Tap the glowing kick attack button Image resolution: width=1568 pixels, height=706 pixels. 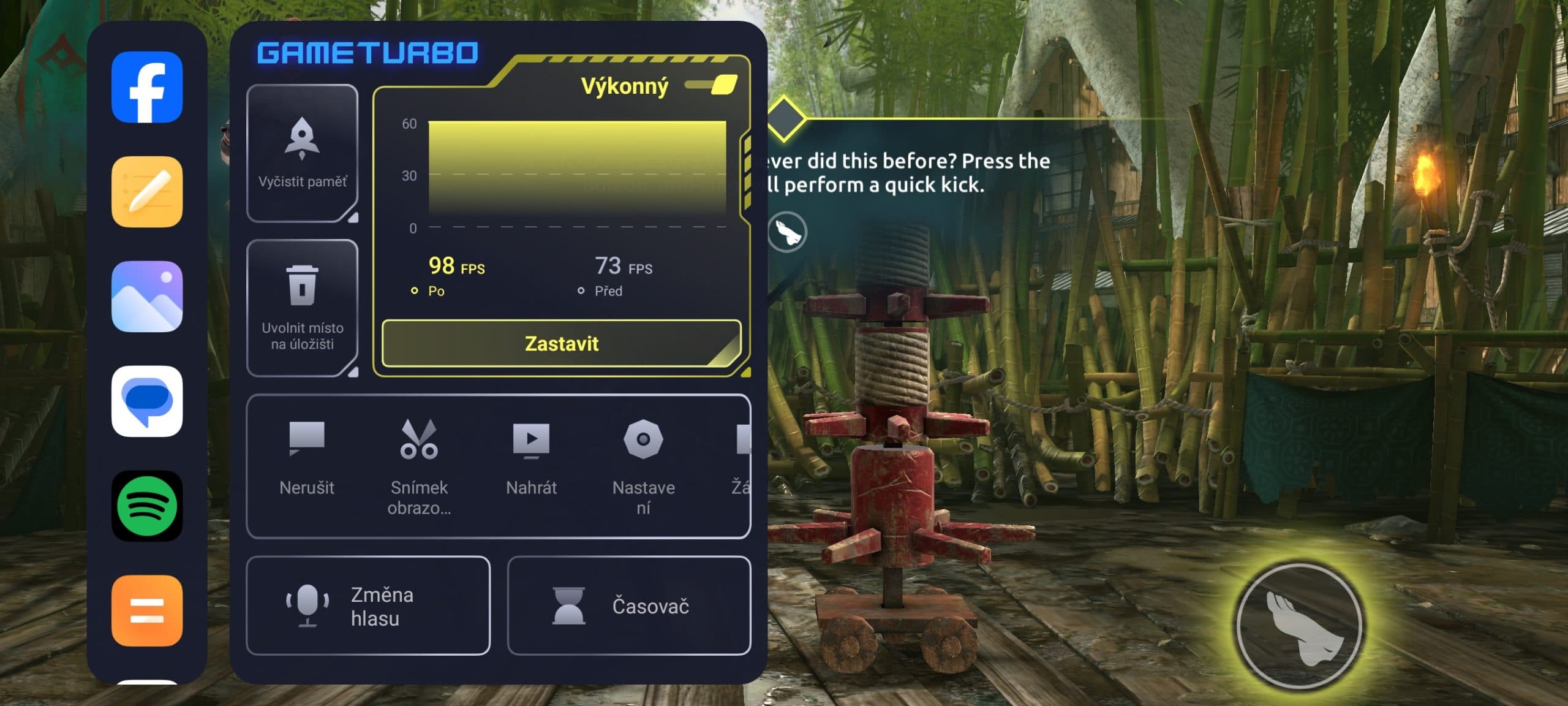(x=1299, y=625)
